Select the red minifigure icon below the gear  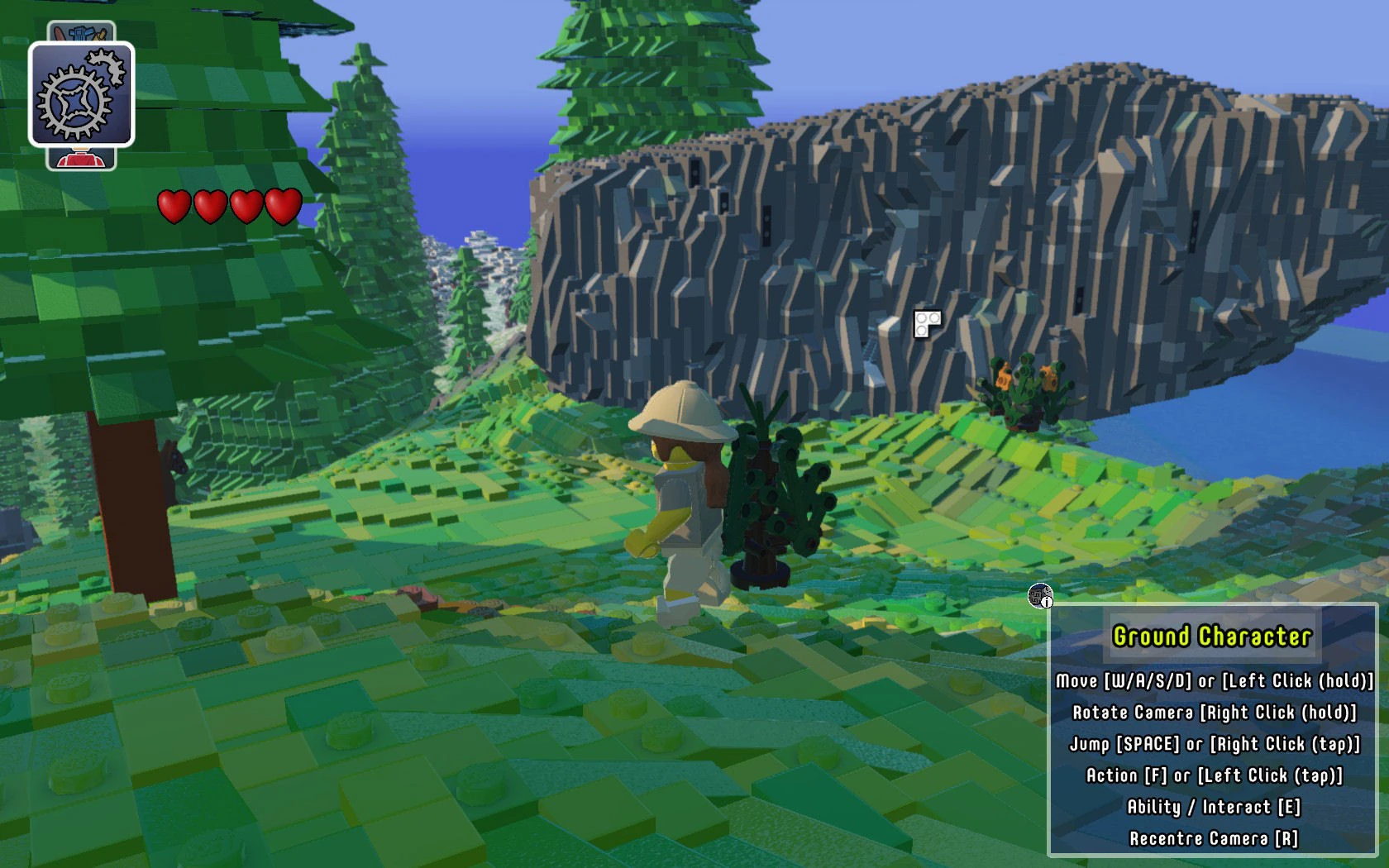coord(80,158)
